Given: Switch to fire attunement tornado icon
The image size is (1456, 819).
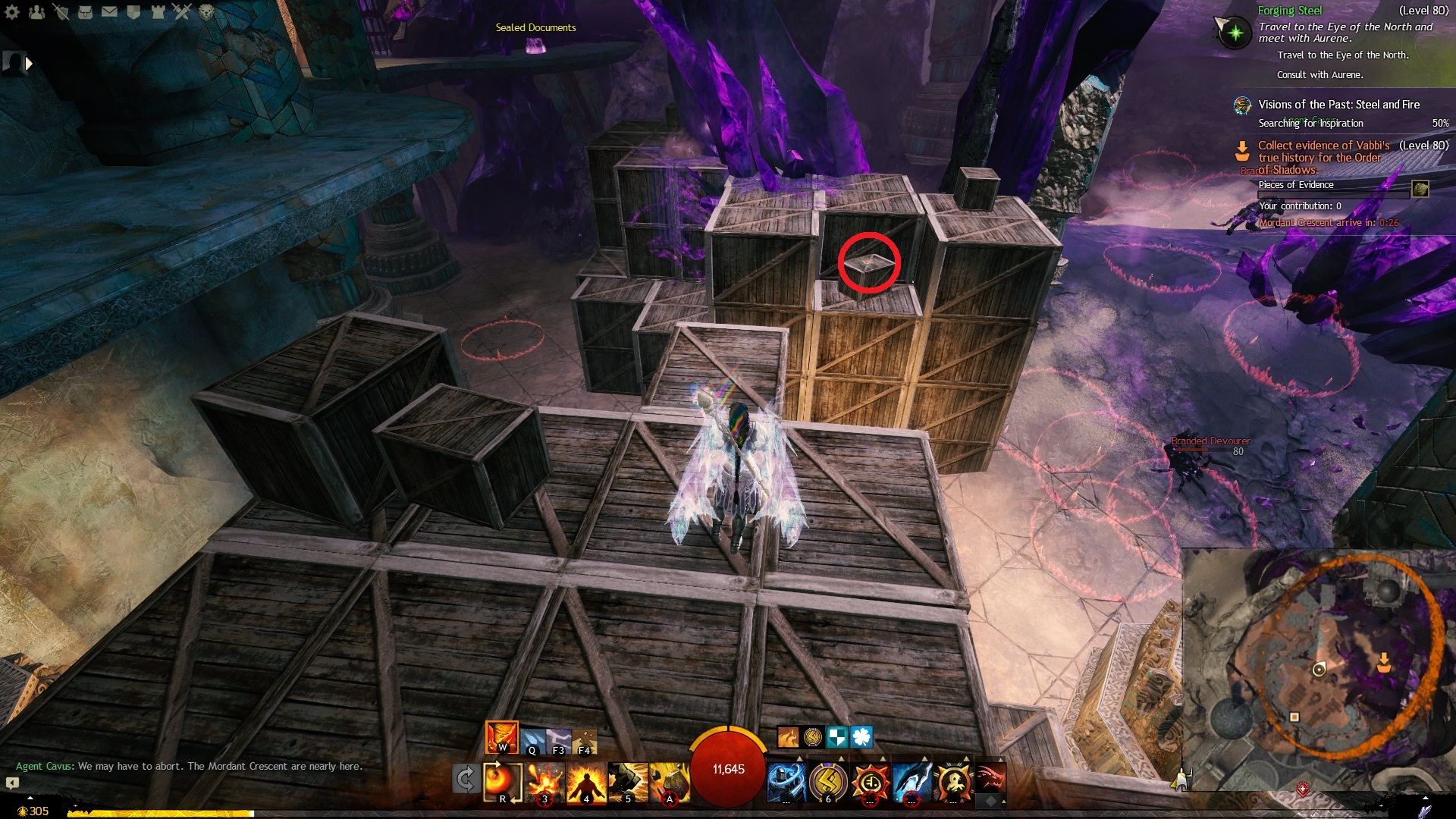Looking at the screenshot, I should click(501, 736).
